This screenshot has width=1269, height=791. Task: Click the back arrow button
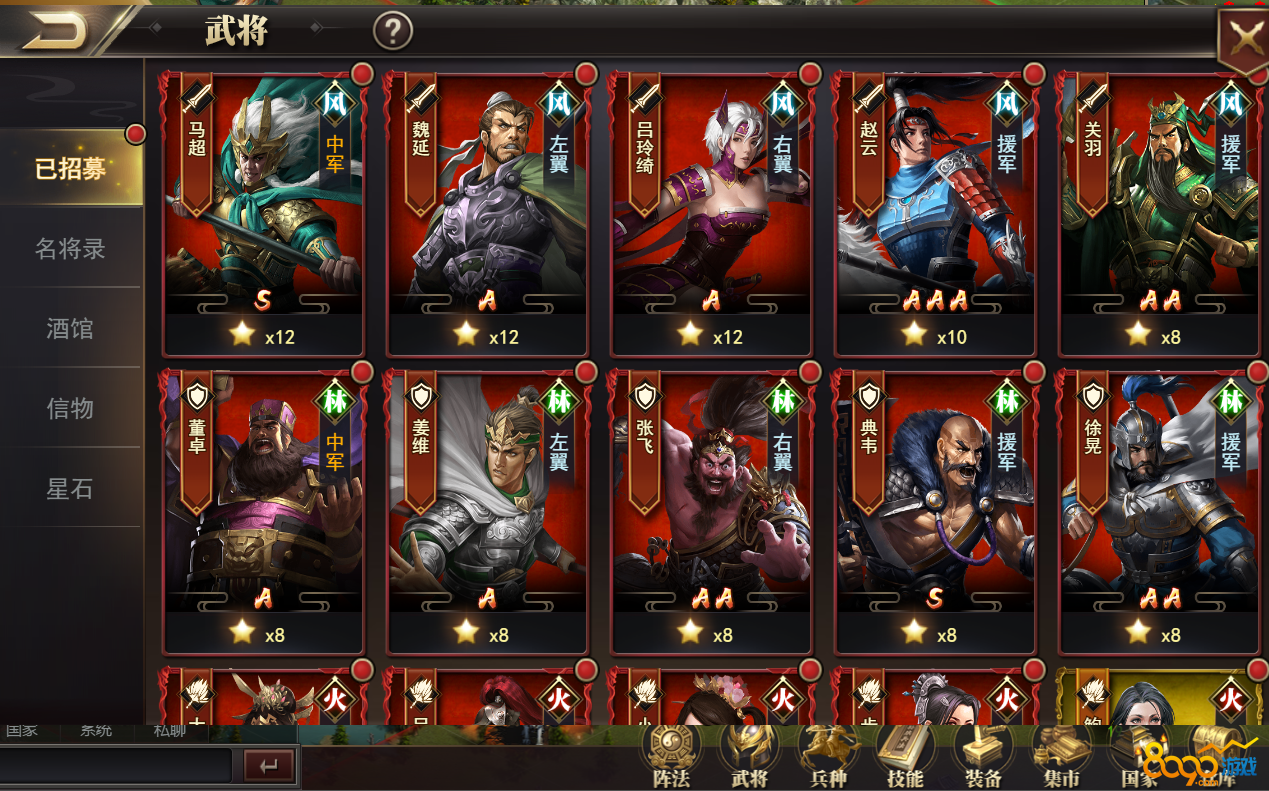55,33
